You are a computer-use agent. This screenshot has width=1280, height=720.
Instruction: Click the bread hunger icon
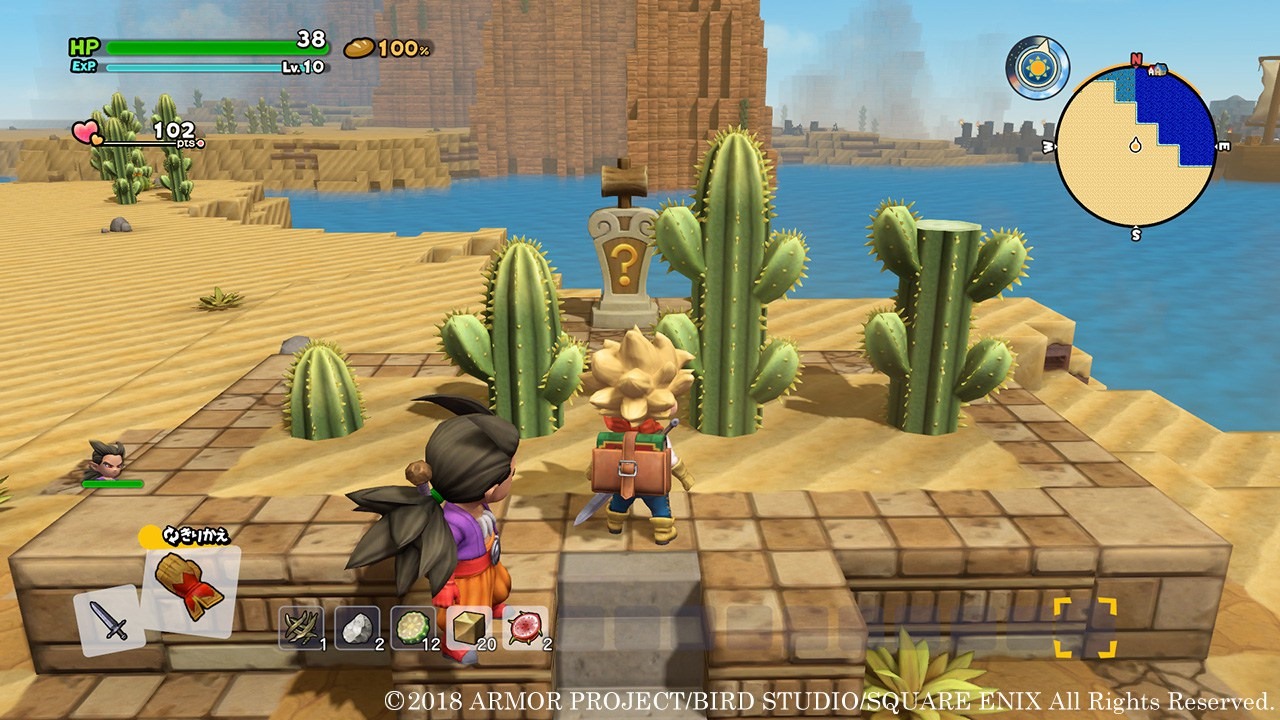[x=359, y=47]
